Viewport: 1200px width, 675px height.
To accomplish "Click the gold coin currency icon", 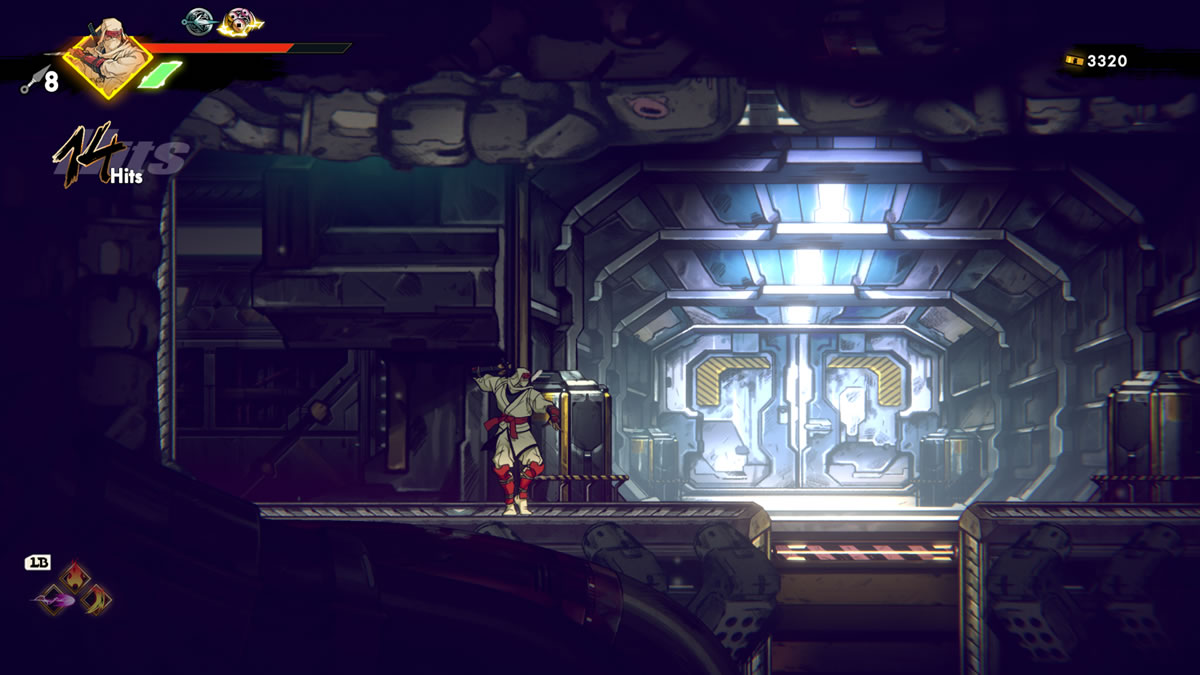I will 1074,61.
